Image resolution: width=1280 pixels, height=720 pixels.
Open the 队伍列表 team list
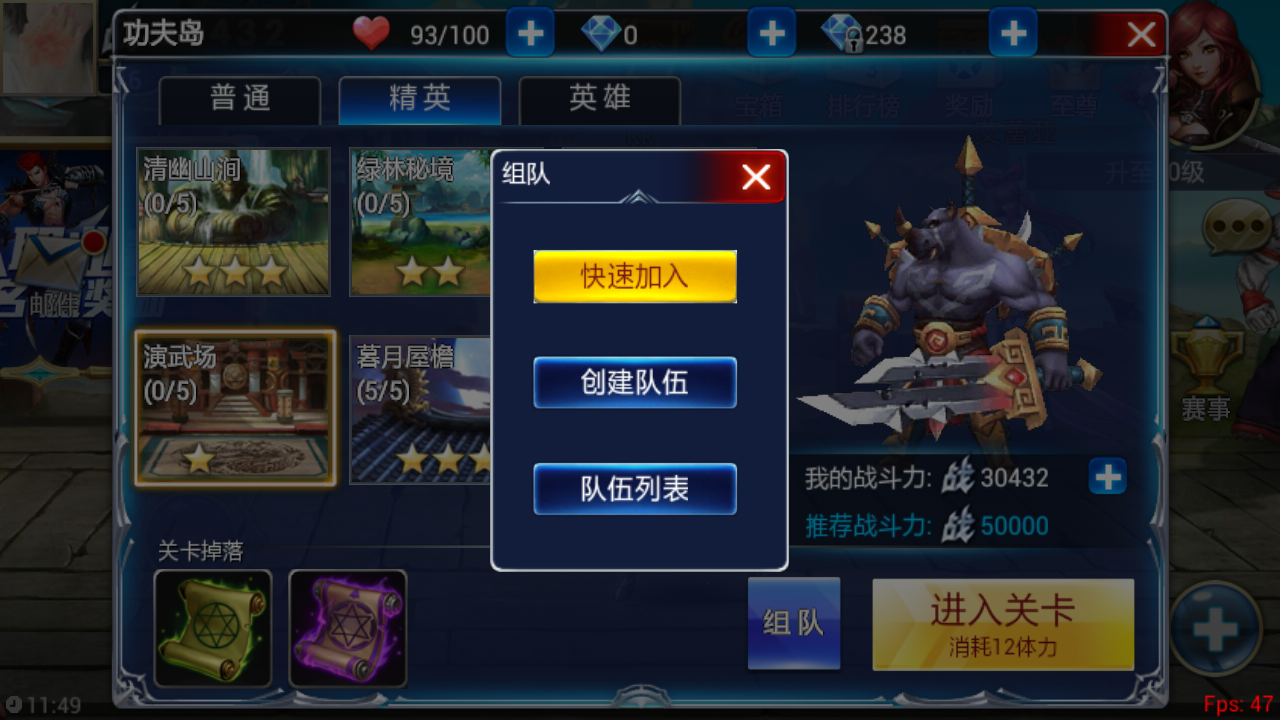634,489
